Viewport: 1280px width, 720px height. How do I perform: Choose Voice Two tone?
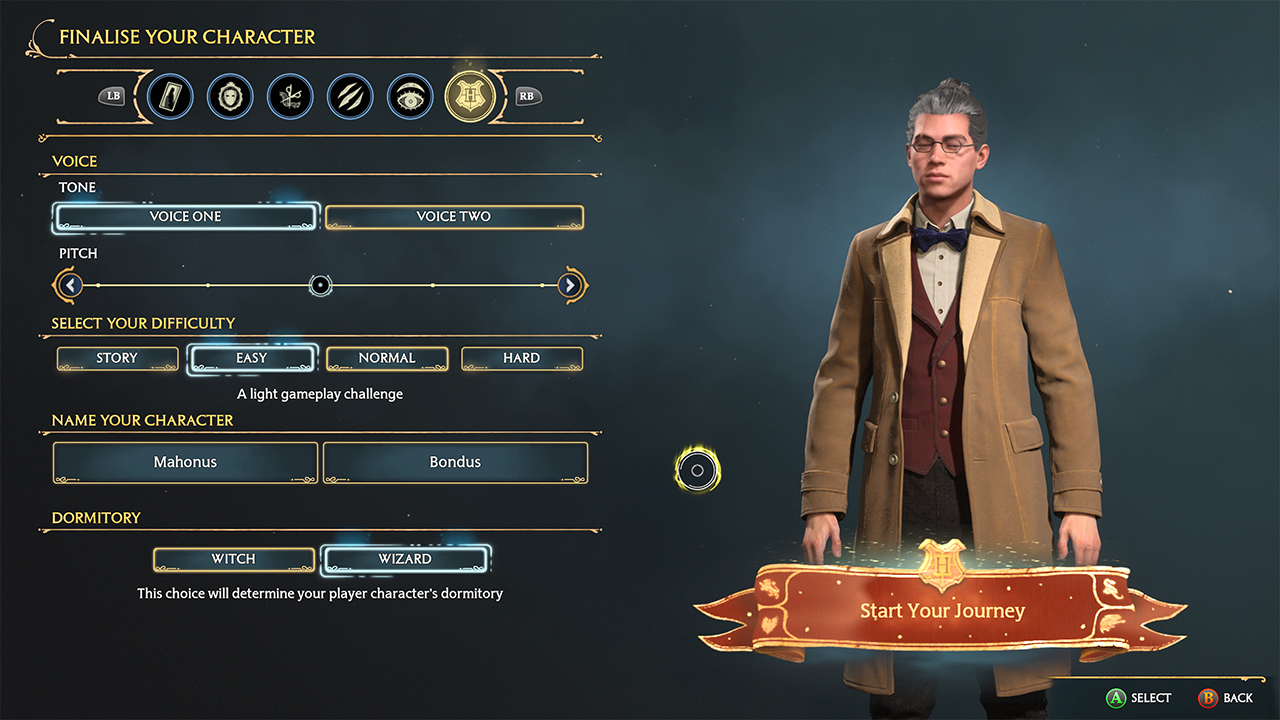pyautogui.click(x=454, y=216)
